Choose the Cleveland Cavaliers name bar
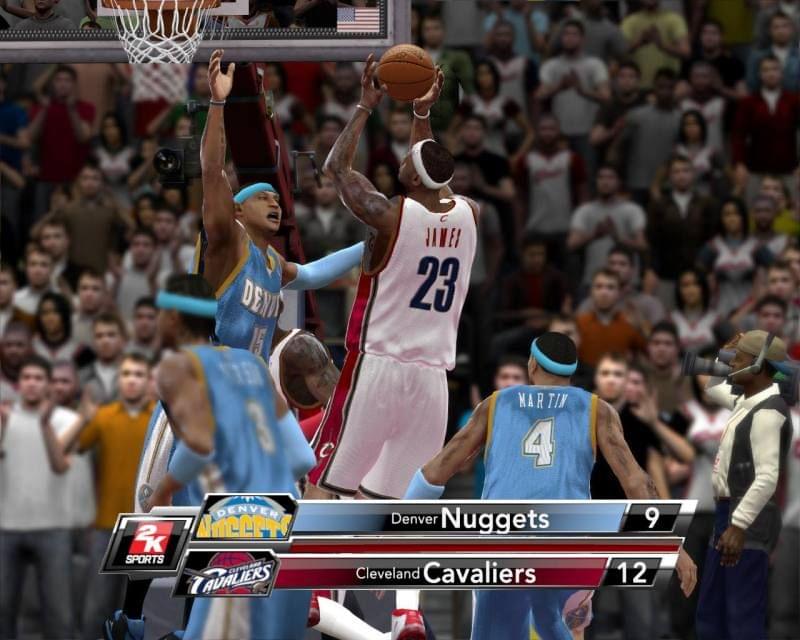This screenshot has height=640, width=800. point(446,574)
